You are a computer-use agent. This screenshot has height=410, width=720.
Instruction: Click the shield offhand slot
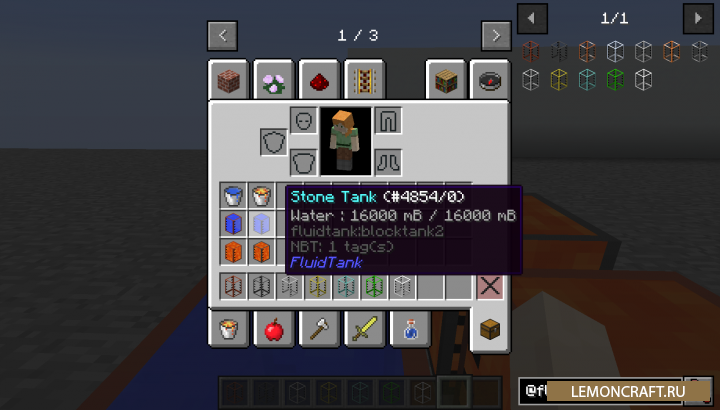[x=273, y=142]
